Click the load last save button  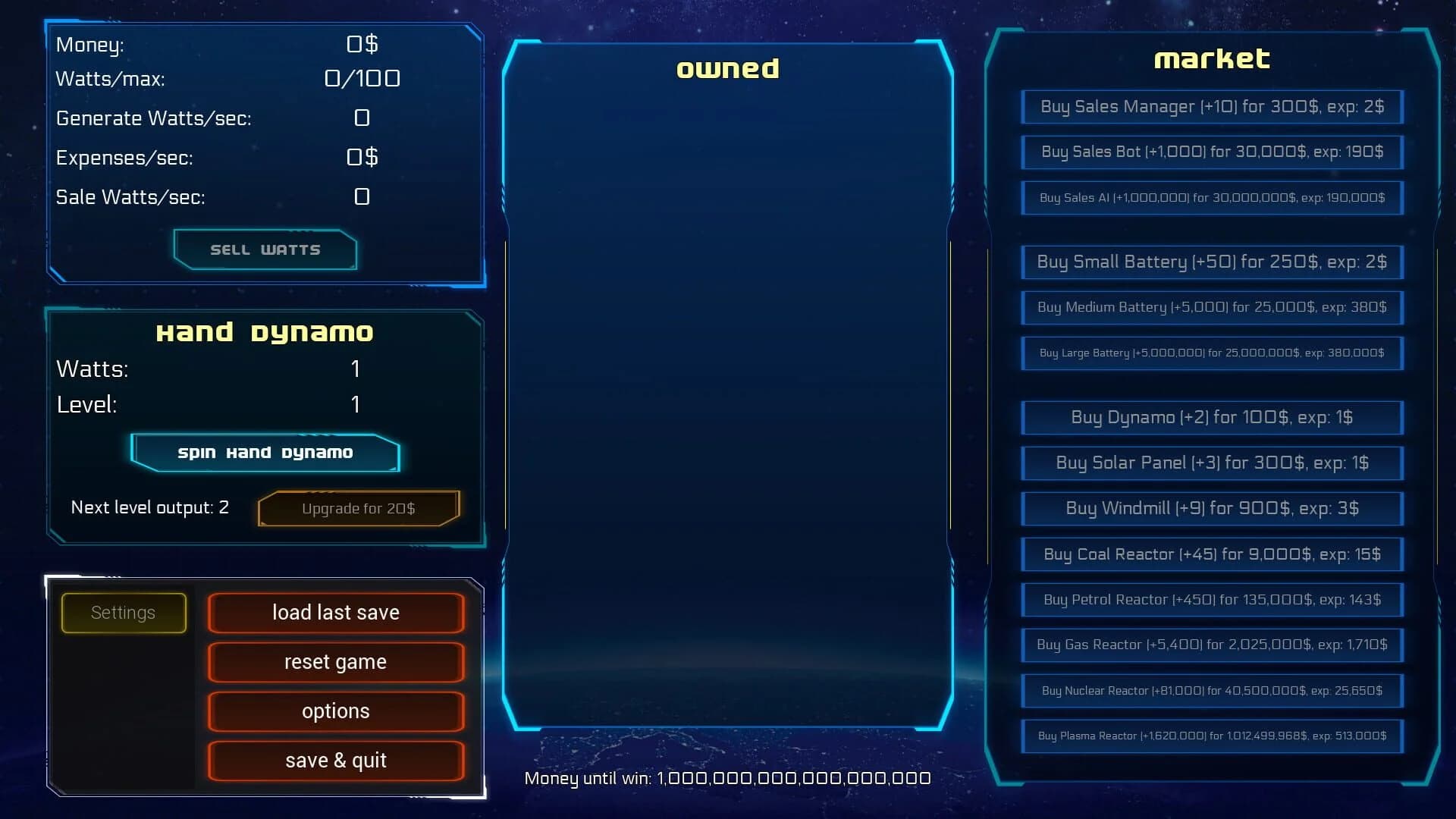(x=336, y=612)
